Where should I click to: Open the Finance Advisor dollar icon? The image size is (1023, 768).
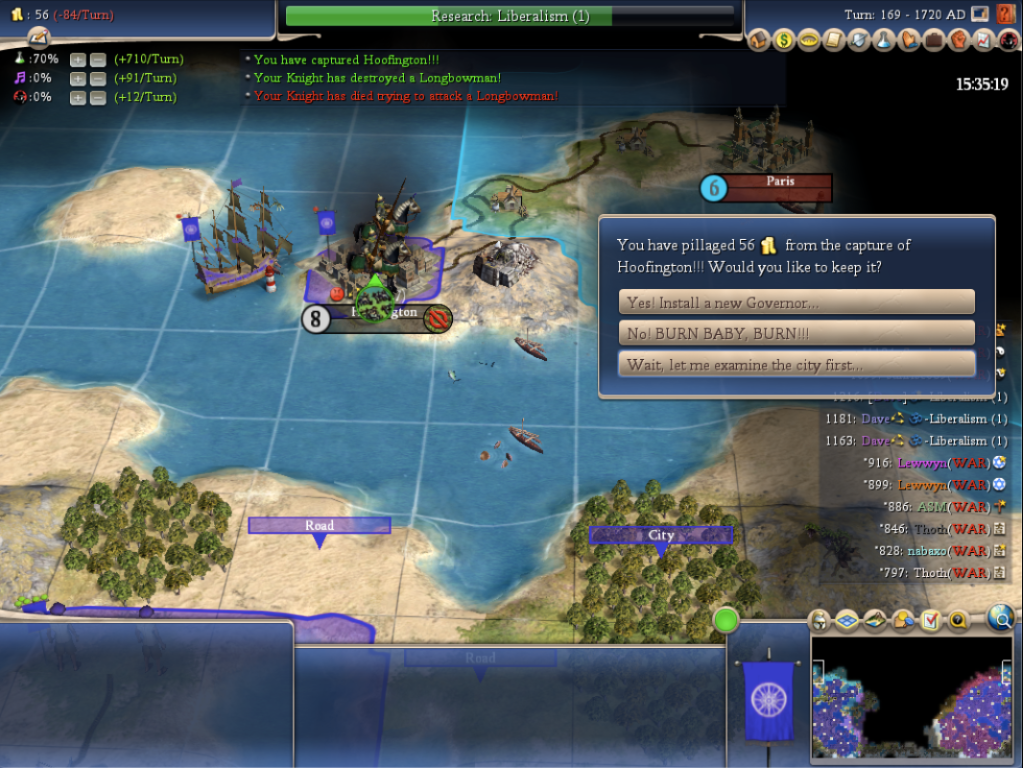point(783,40)
